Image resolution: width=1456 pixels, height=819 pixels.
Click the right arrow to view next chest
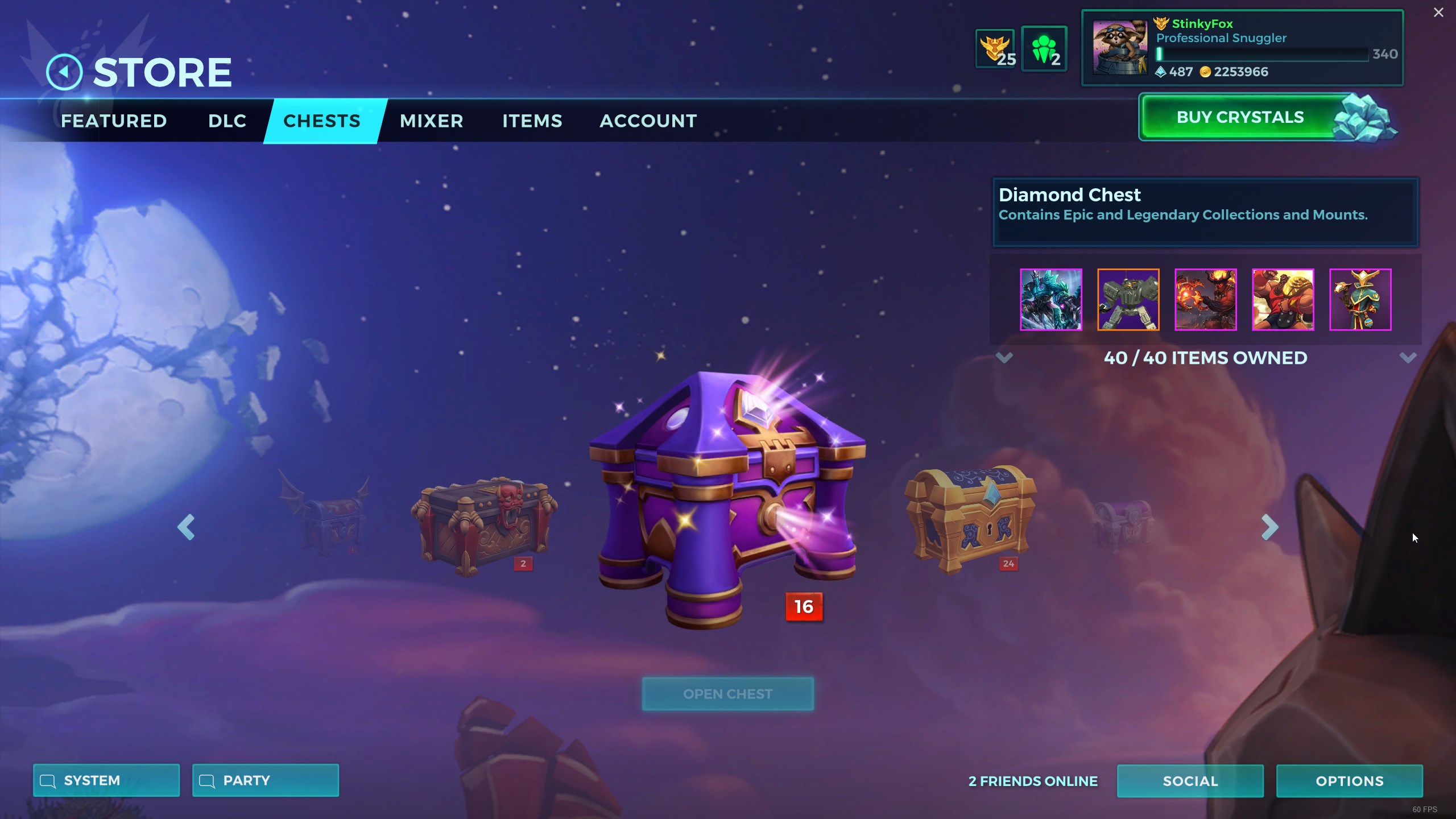[x=1270, y=527]
